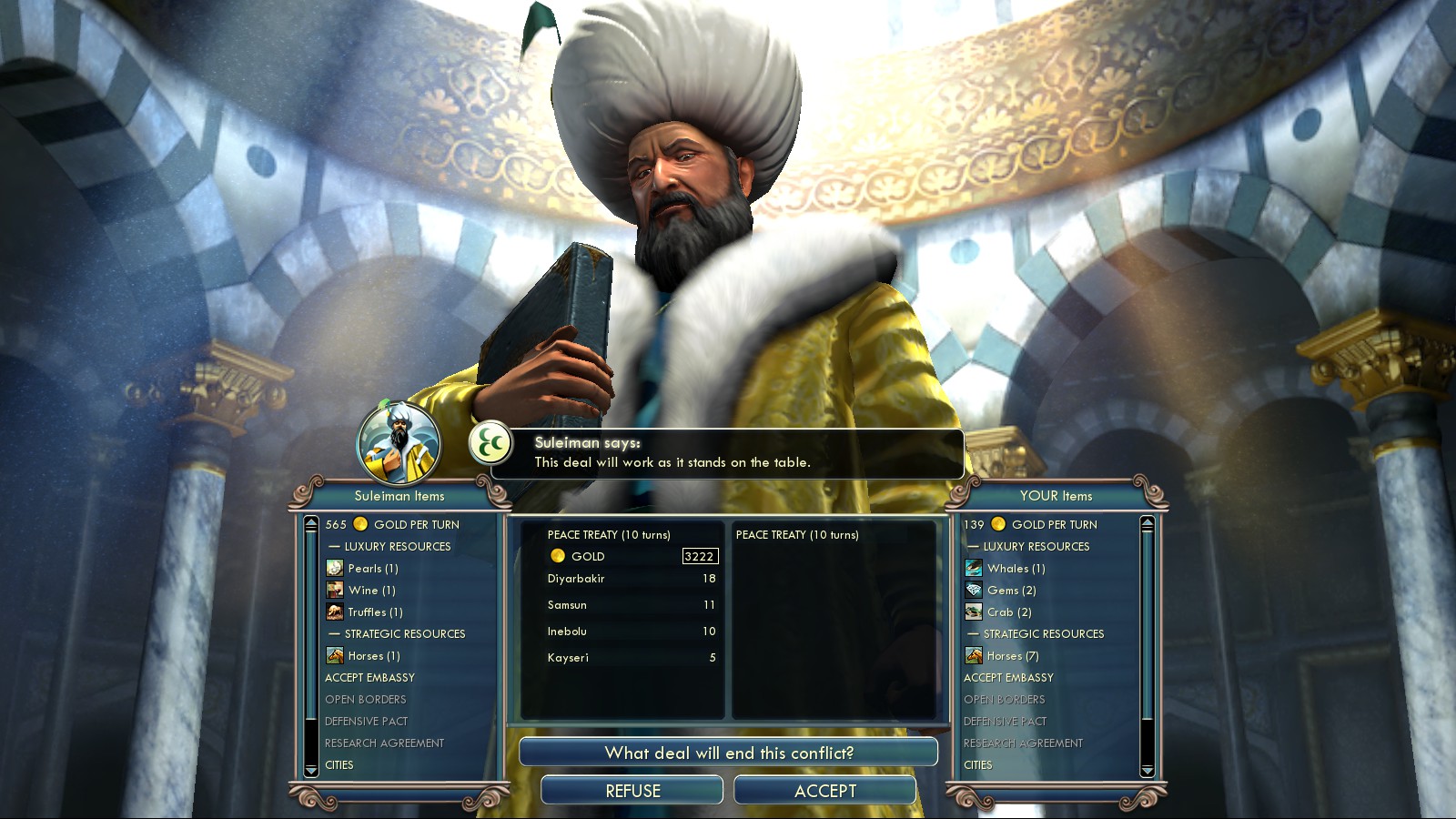Offer your Crab luxury resource
1456x819 pixels.
click(x=1008, y=612)
